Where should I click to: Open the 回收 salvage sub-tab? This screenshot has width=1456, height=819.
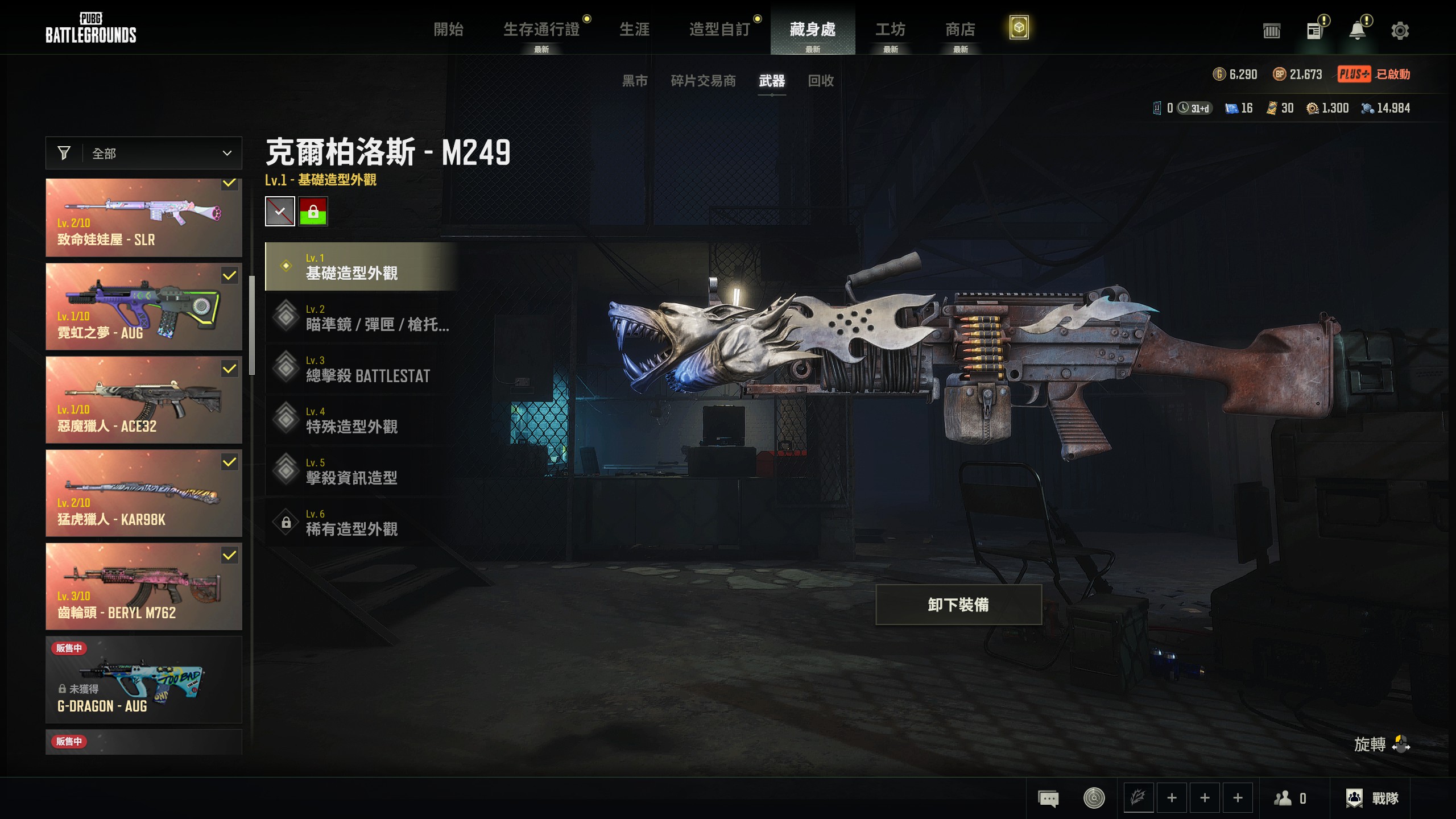tap(821, 81)
